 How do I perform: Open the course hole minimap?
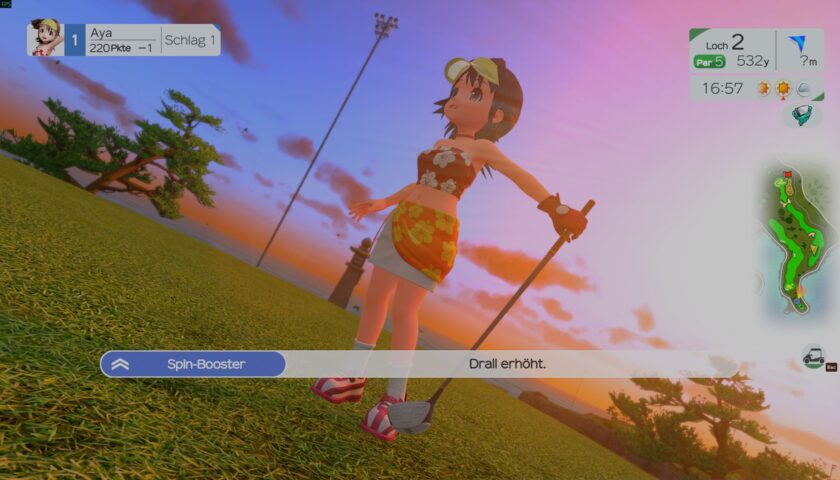coord(796,240)
